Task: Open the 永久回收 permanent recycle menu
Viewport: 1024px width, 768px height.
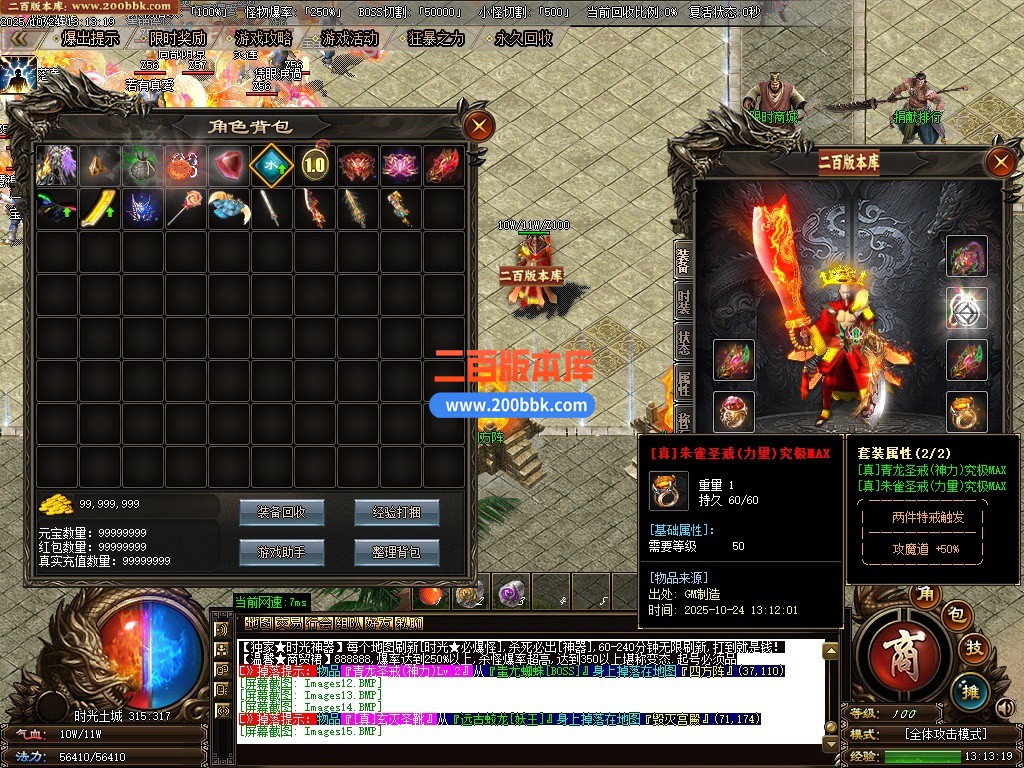Action: point(523,39)
